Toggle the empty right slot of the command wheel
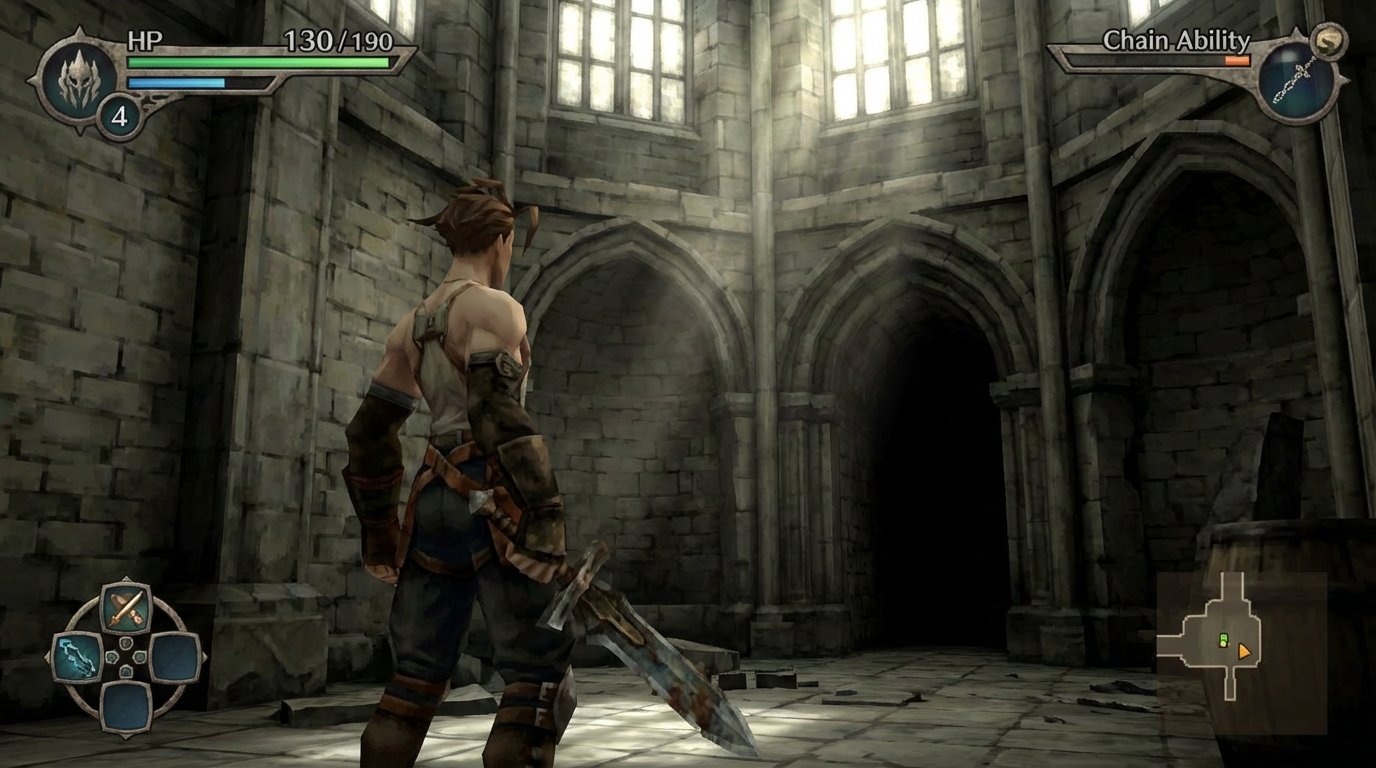This screenshot has height=768, width=1376. [x=174, y=658]
